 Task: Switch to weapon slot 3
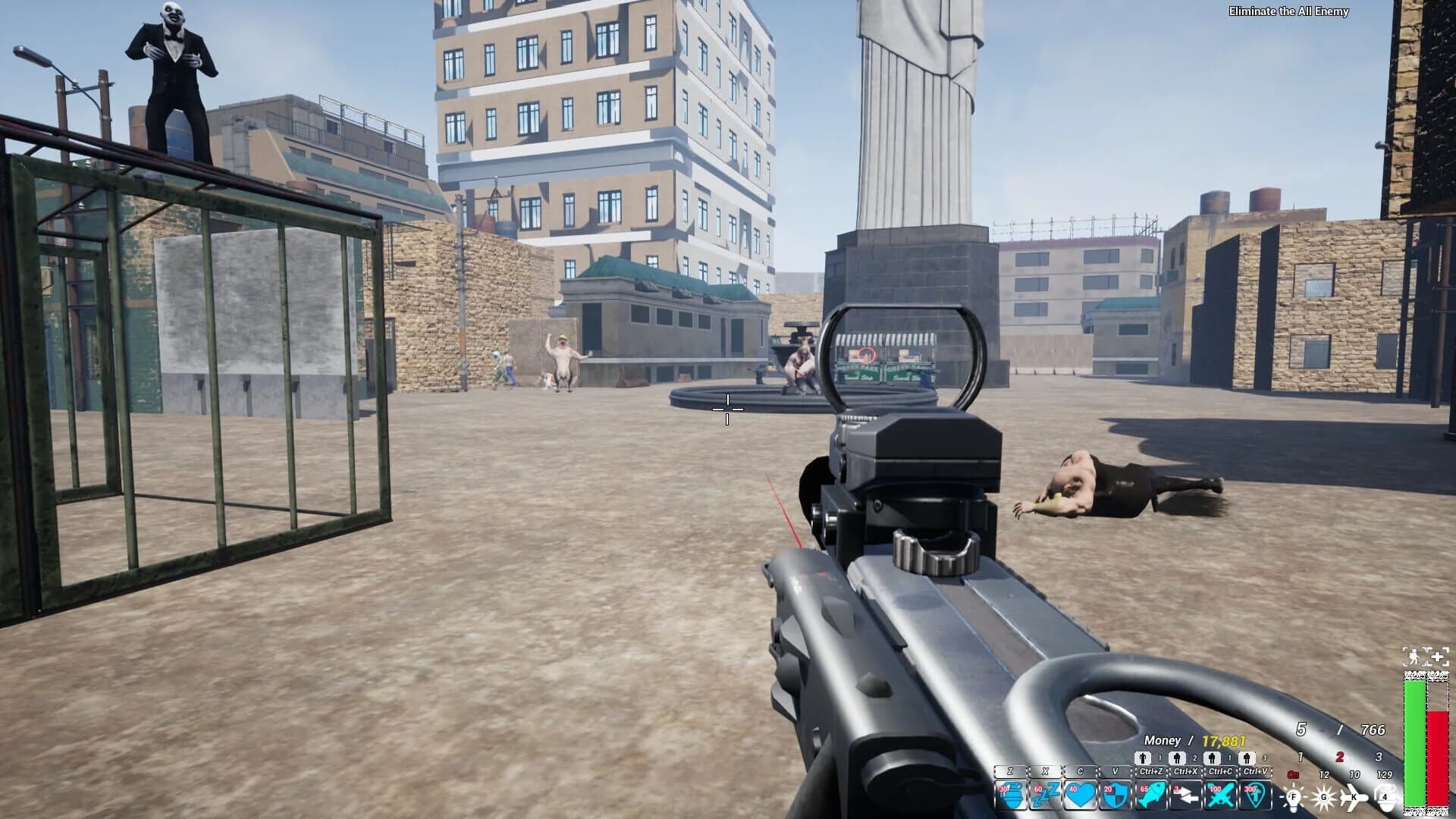pos(1379,757)
